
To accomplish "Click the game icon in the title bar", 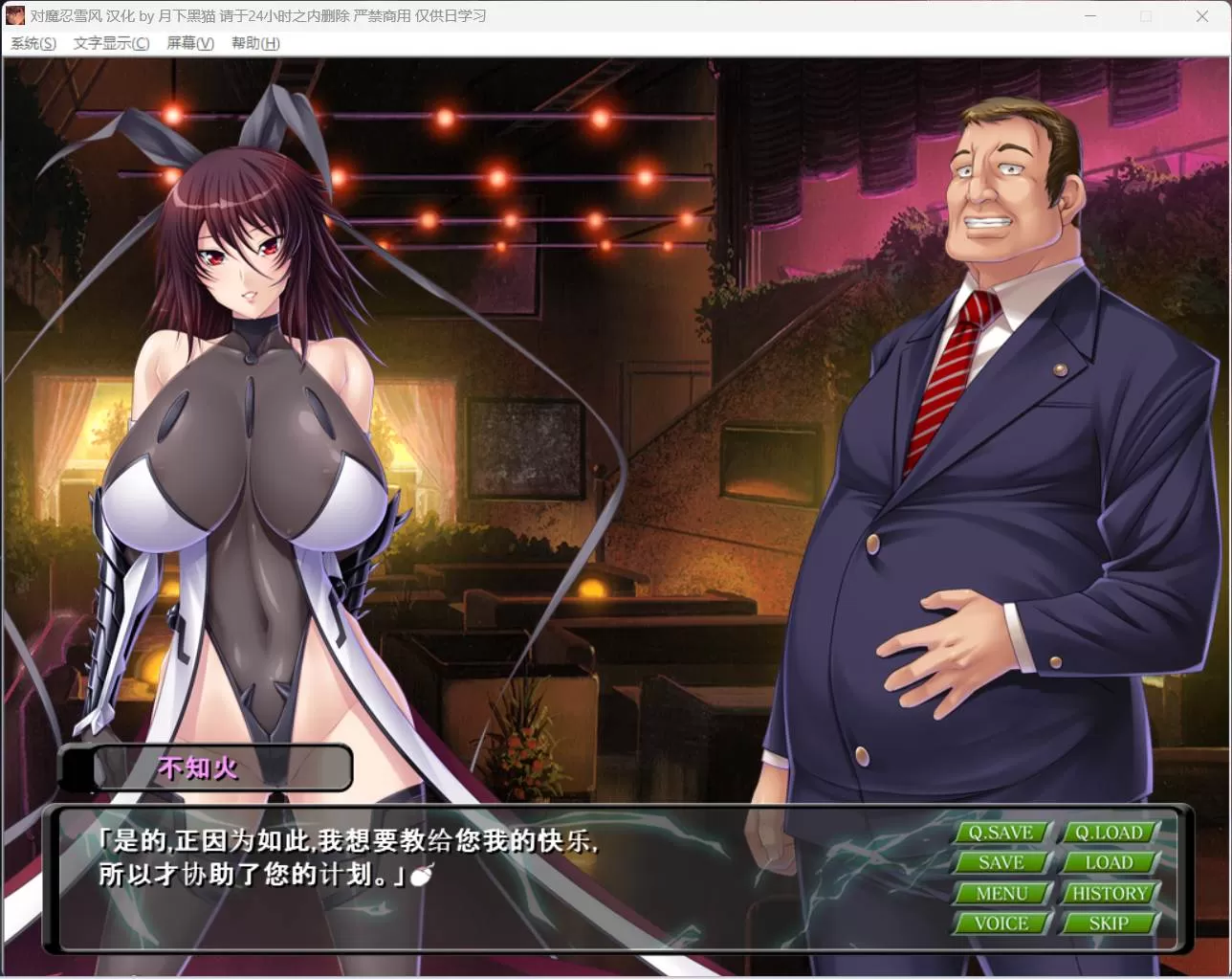I will point(14,15).
